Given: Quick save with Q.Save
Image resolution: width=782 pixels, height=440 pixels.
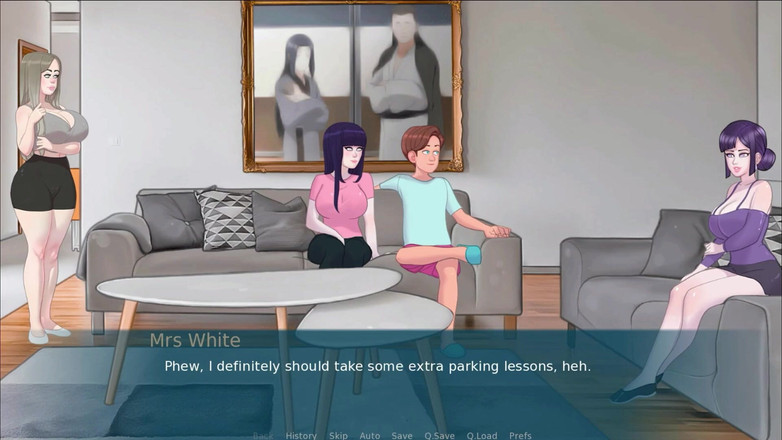Looking at the screenshot, I should [440, 435].
